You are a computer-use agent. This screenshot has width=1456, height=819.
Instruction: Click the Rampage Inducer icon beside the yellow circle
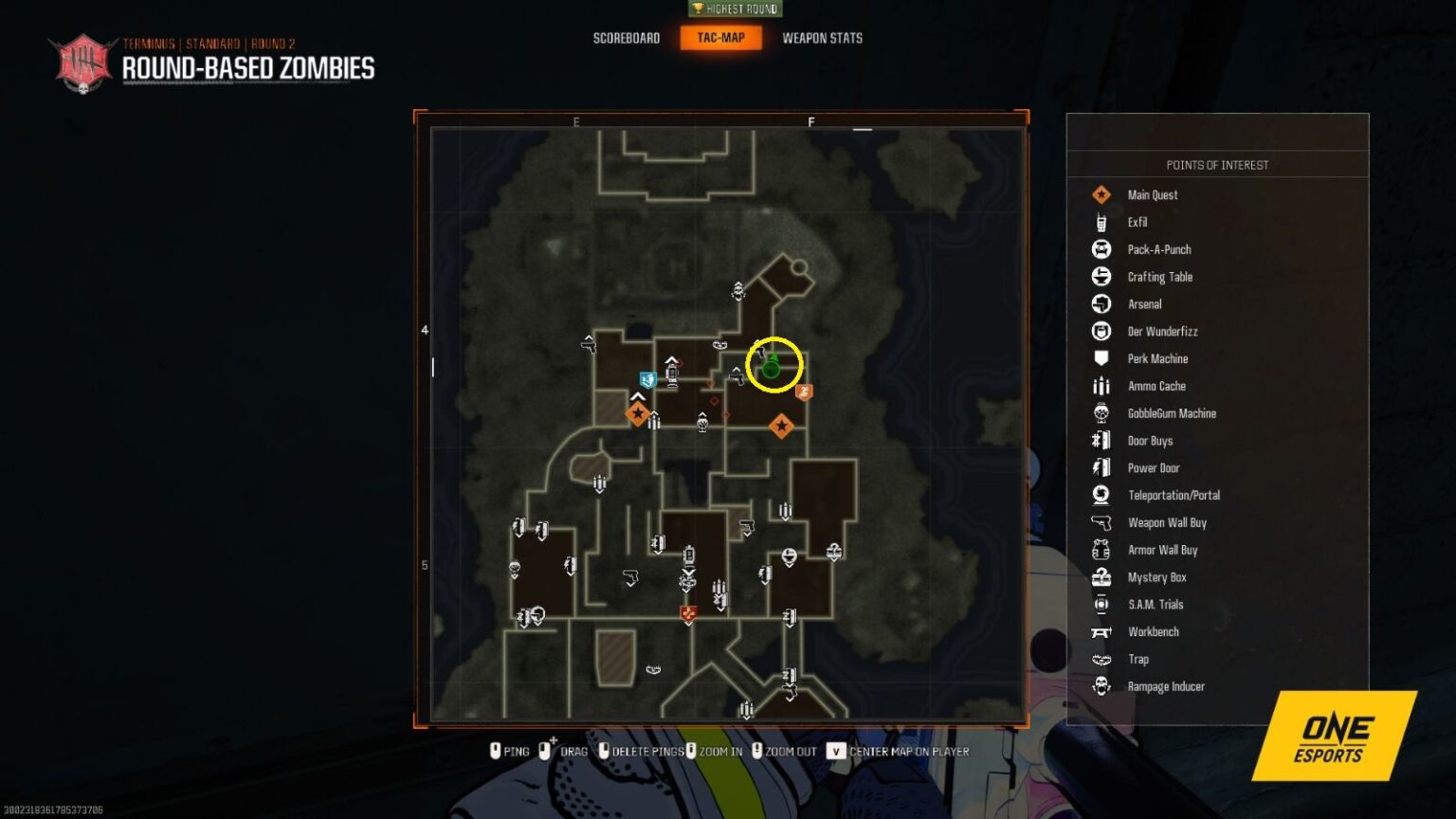point(805,391)
